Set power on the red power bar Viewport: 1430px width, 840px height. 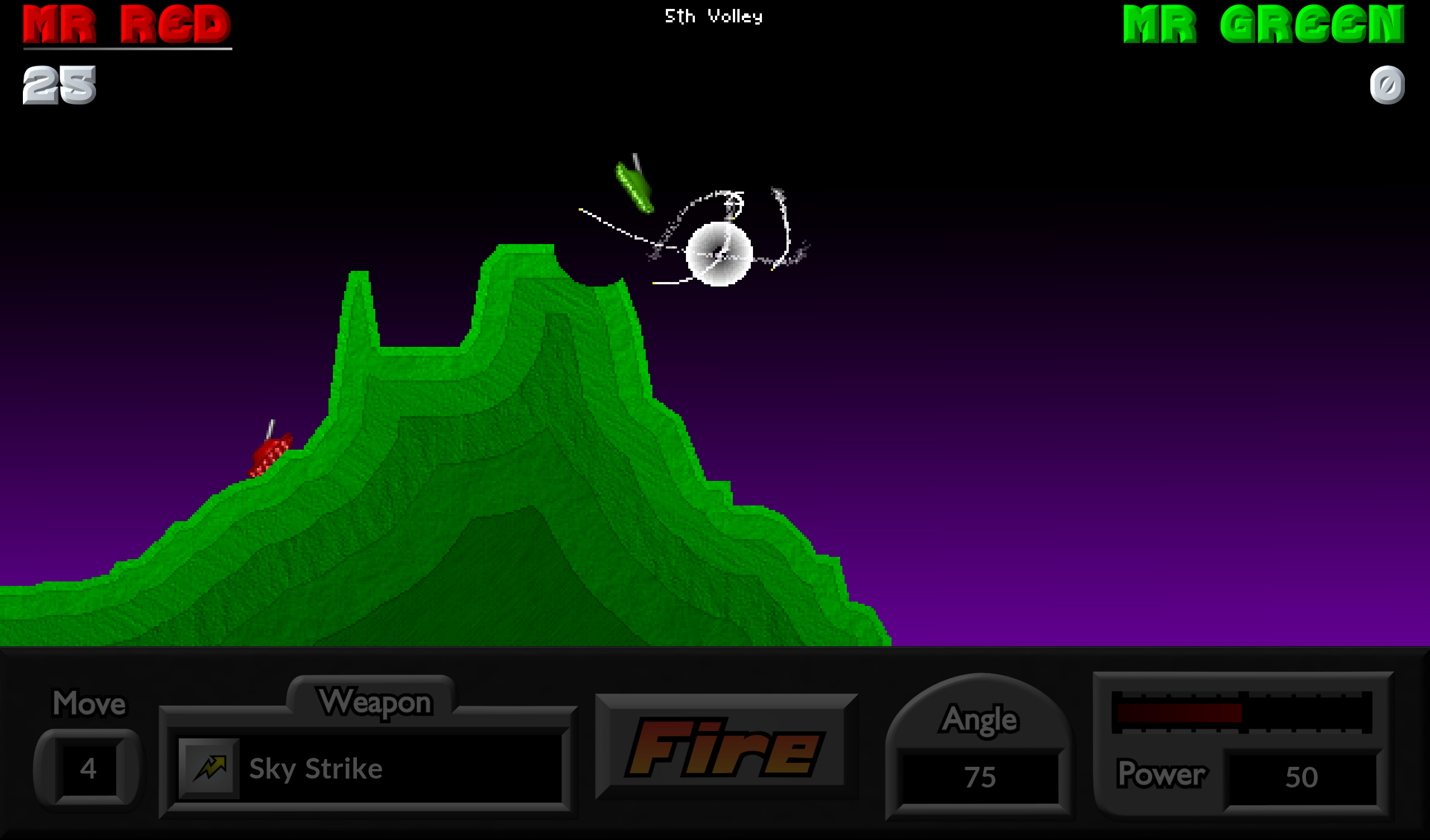(x=1242, y=712)
